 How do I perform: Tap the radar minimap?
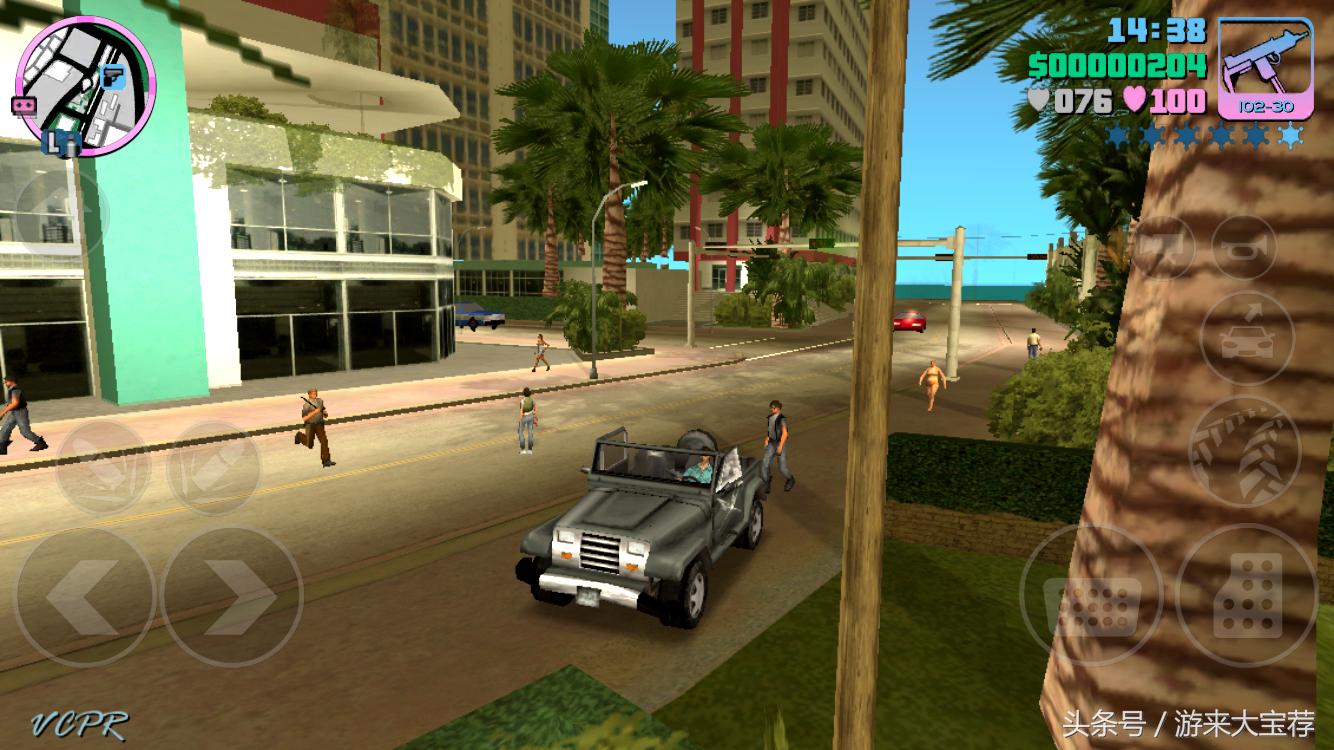coord(85,85)
